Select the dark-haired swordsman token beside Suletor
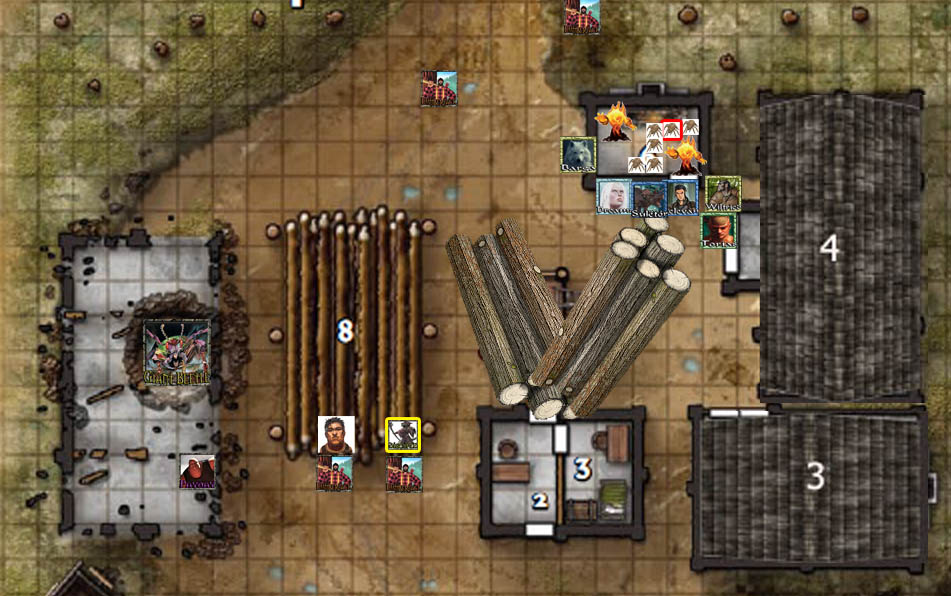951x596 pixels. pyautogui.click(x=682, y=197)
